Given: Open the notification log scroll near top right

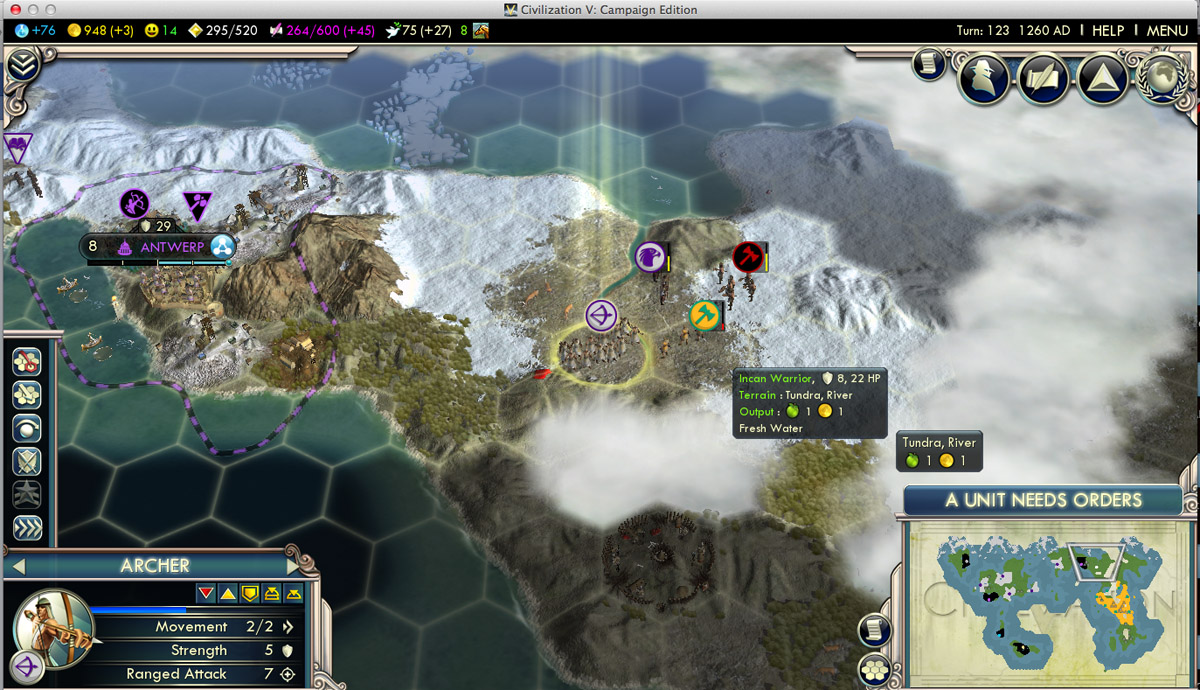Looking at the screenshot, I should click(928, 66).
